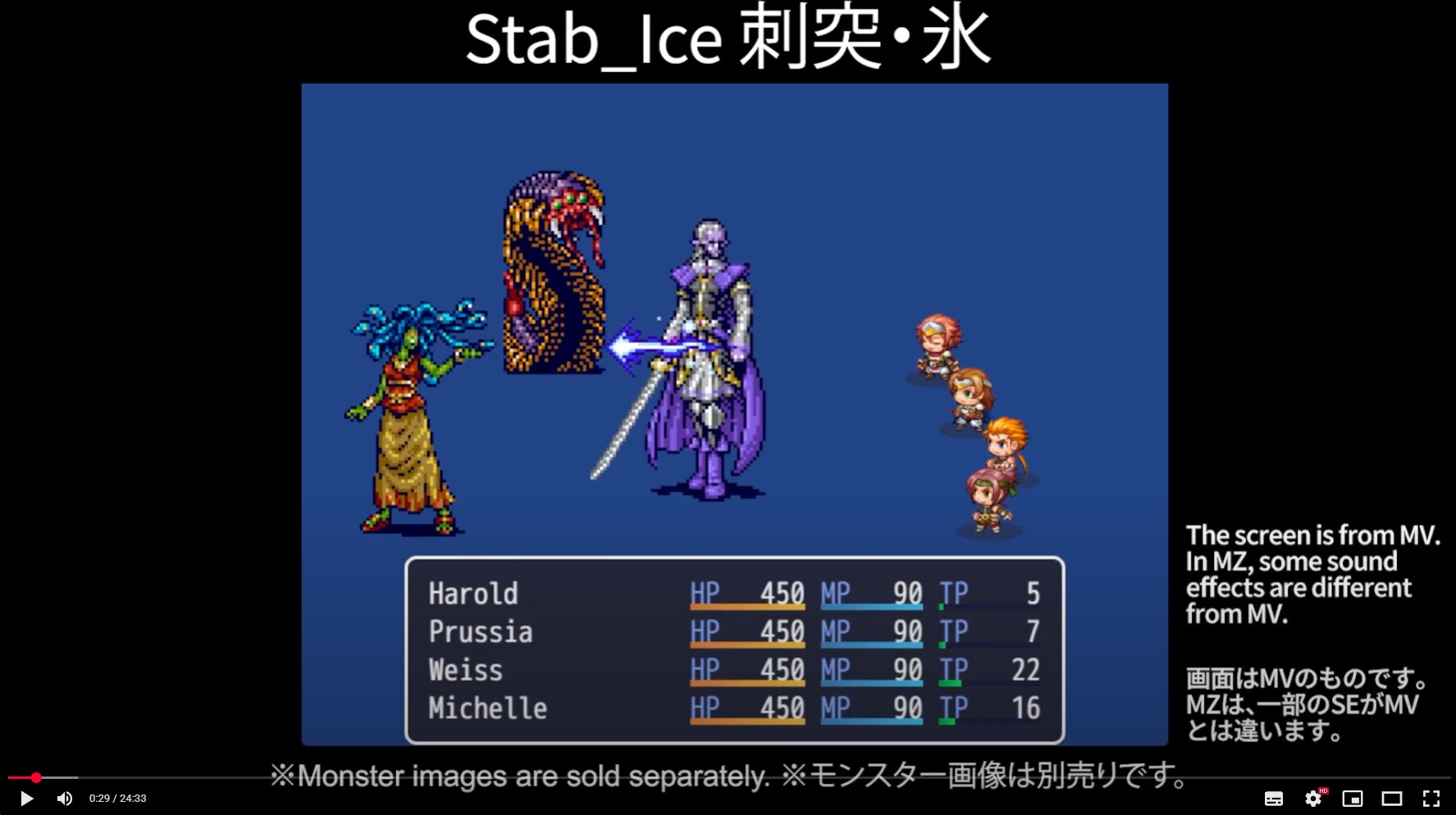Select Michelle's party status row
This screenshot has width=1456, height=815.
click(487, 708)
